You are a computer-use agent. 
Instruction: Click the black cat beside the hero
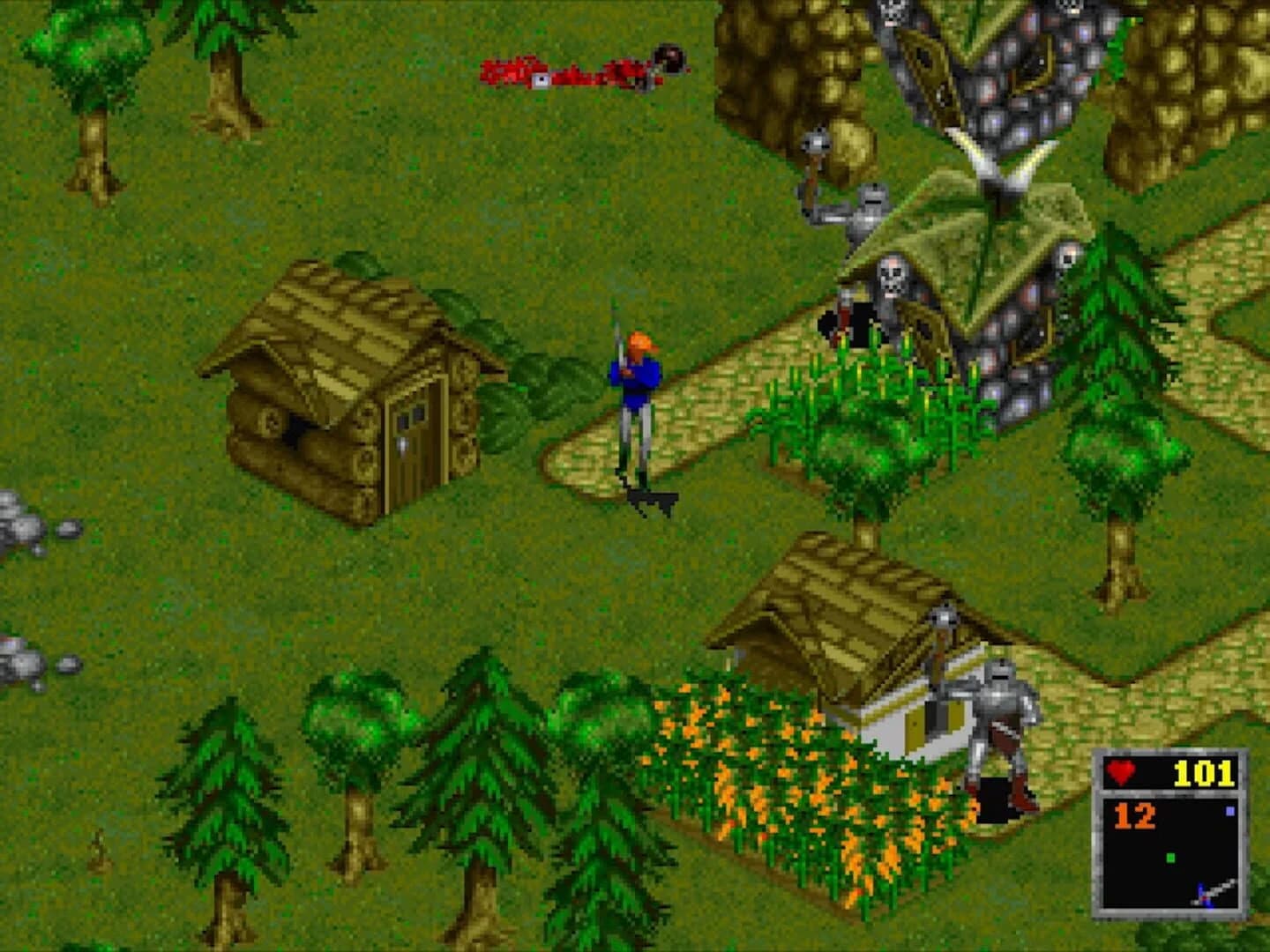pyautogui.click(x=653, y=498)
